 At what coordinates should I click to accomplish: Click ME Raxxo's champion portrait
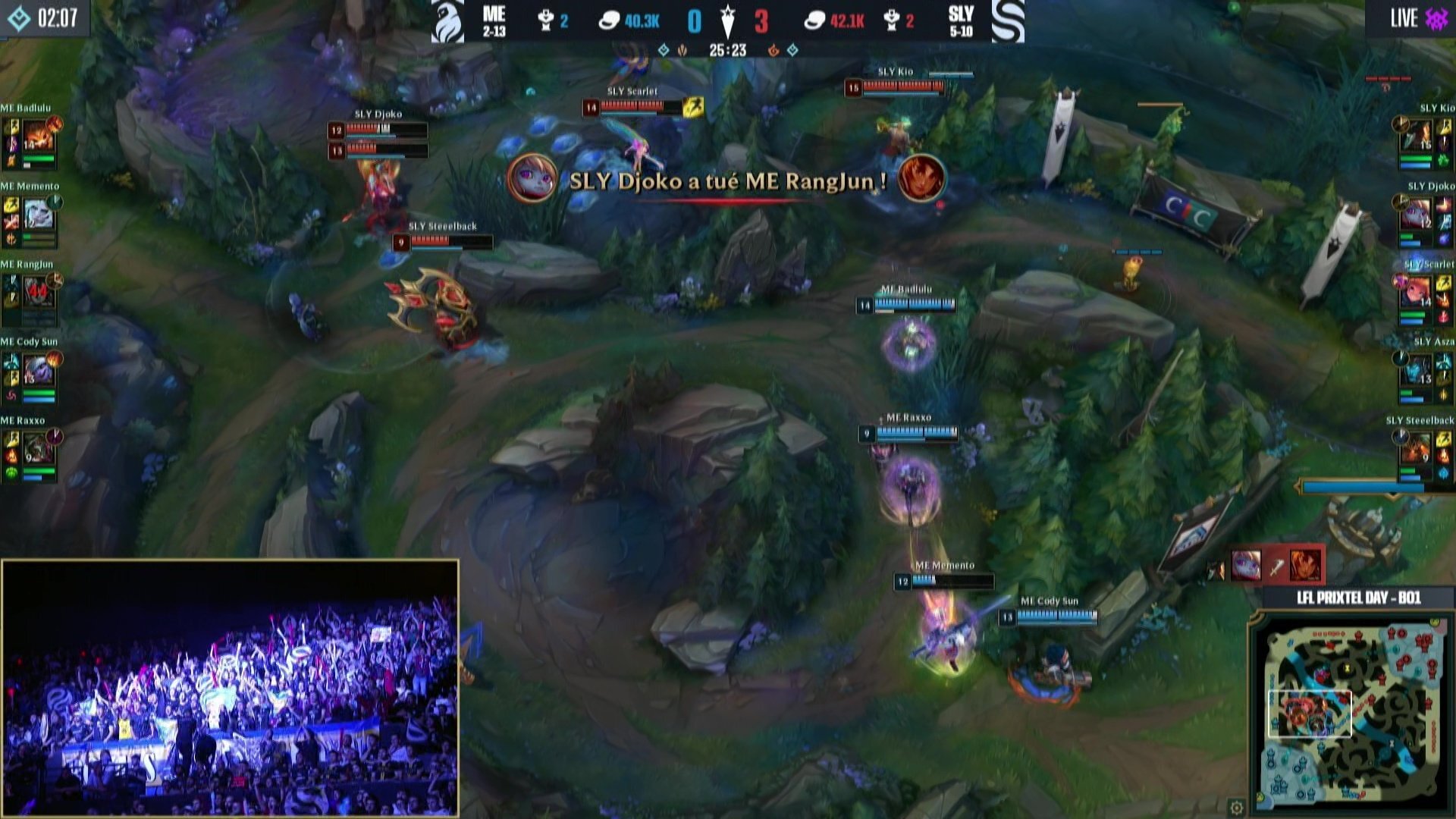[38, 450]
